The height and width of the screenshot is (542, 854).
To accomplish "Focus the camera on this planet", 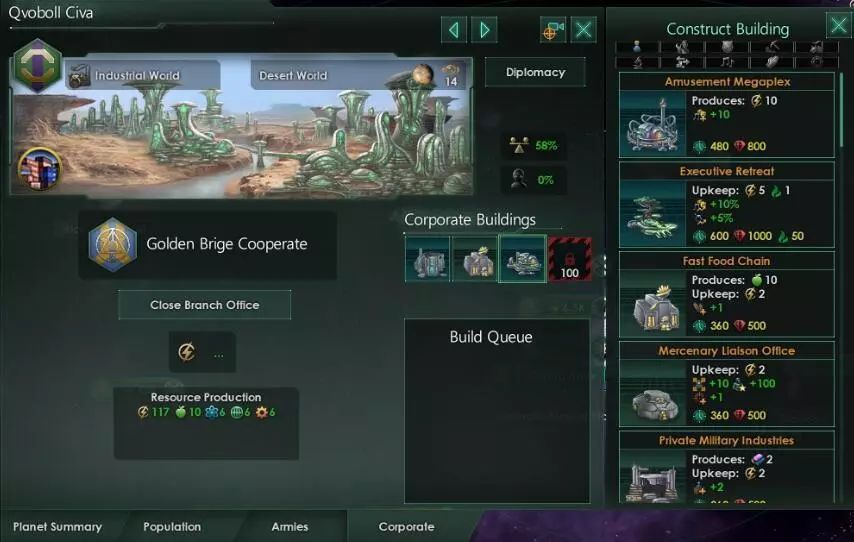I will 552,30.
